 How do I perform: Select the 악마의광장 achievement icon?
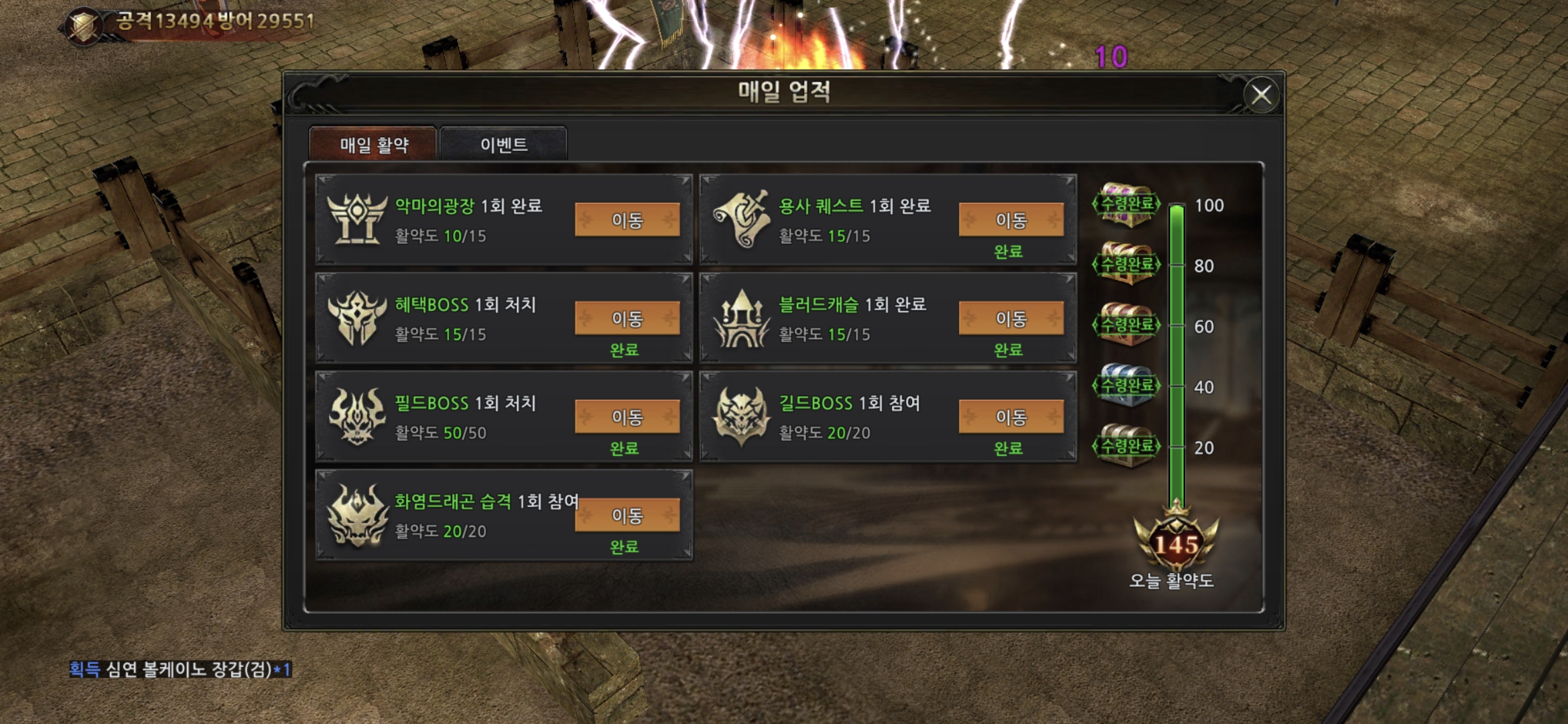[356, 219]
